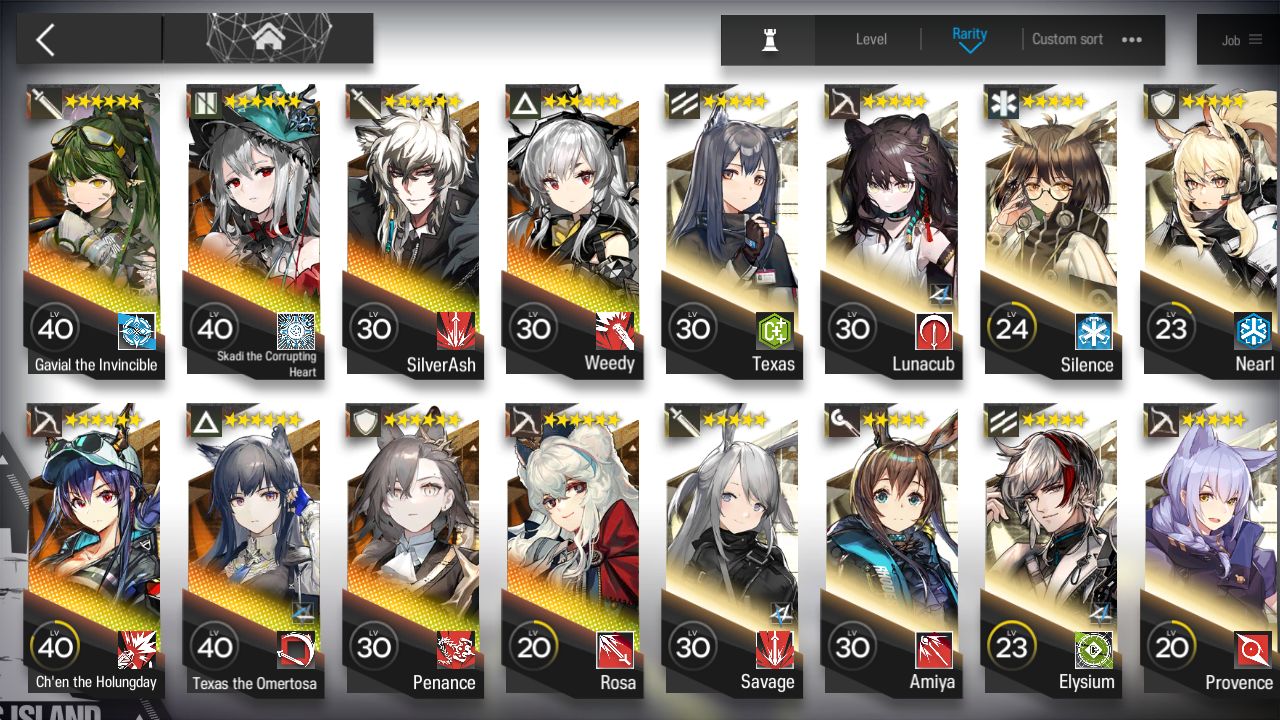Select the Vanguard icon on Texas's card
Image resolution: width=1280 pixels, height=720 pixels.
pos(683,101)
